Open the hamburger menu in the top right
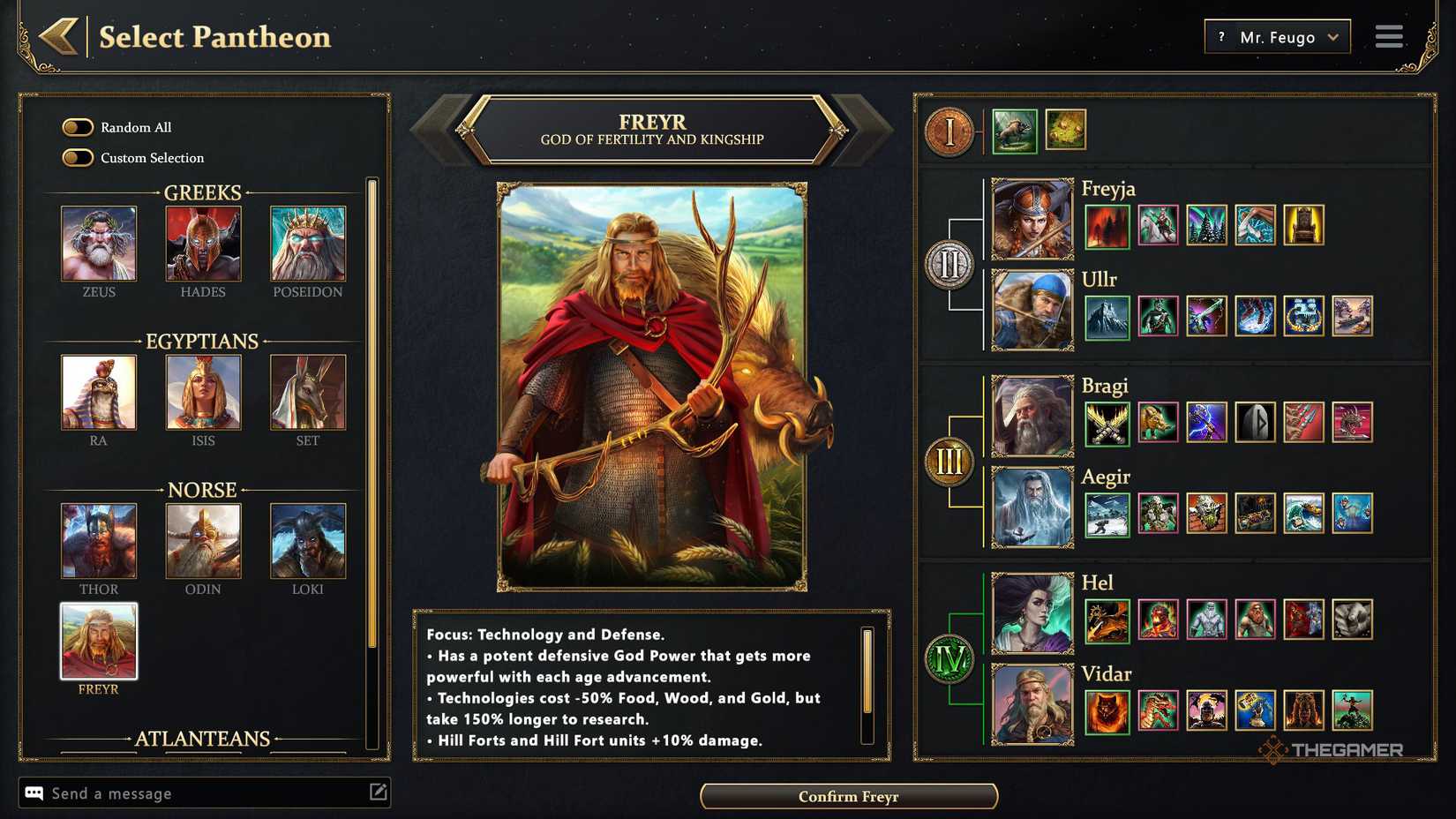 1388,36
